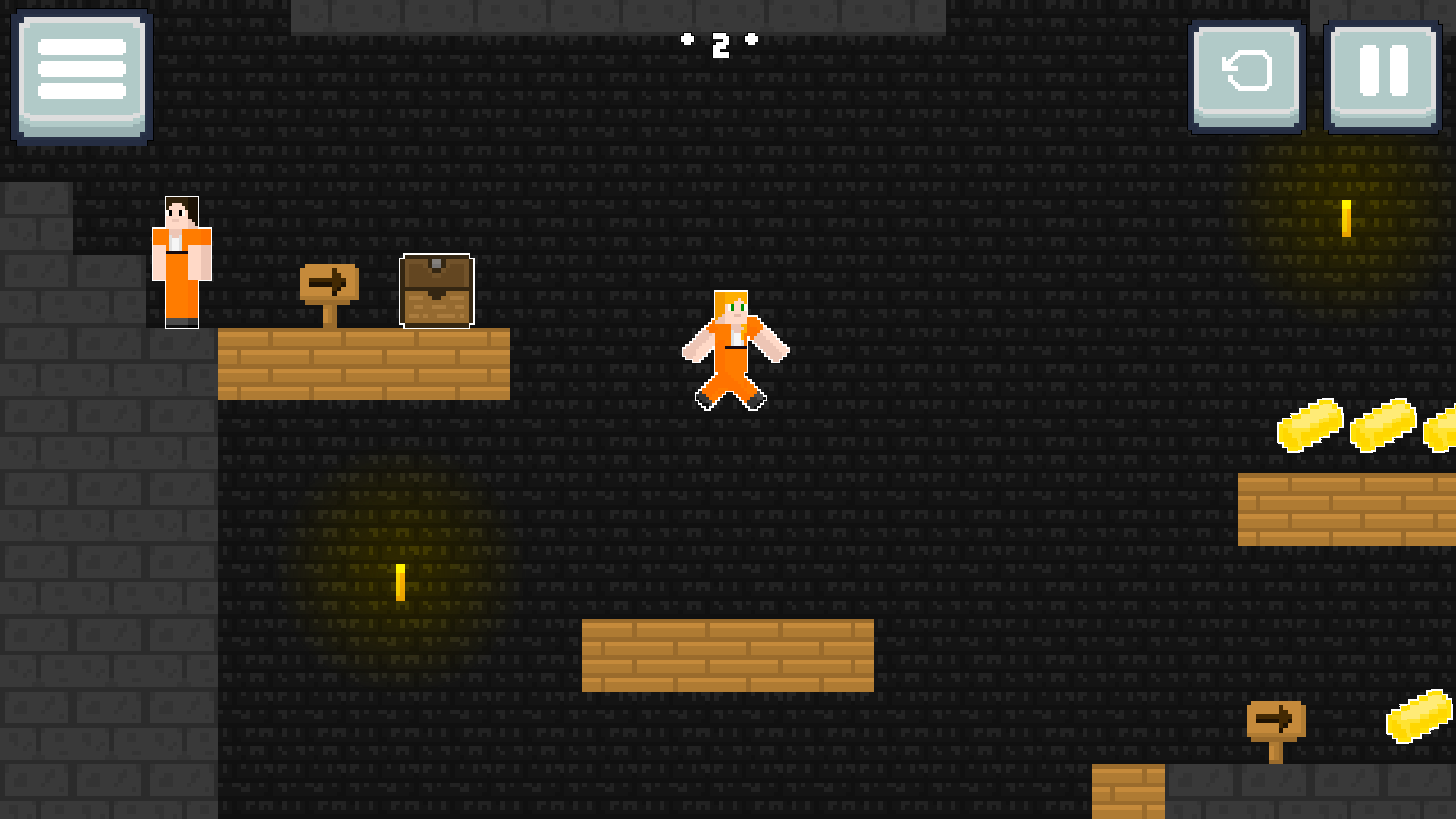Click the star beside the level number
1456x819 pixels.
pos(688,39)
